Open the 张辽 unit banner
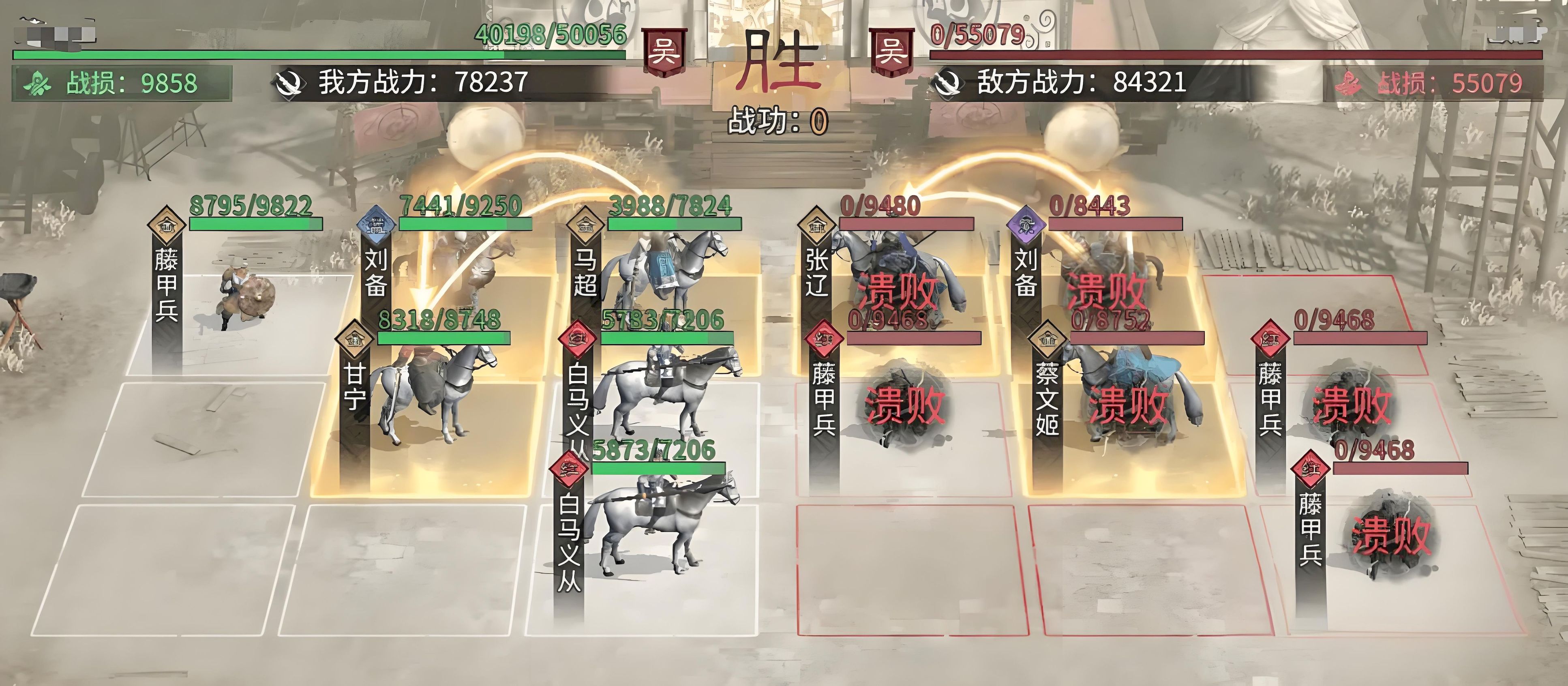This screenshot has width=1568, height=686. pos(816,274)
